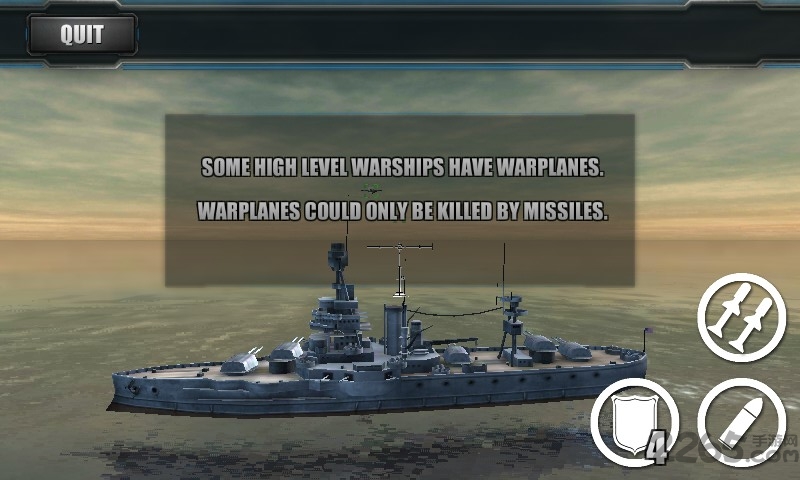This screenshot has width=800, height=480.
Task: Click the QUIT button
Action: point(81,34)
